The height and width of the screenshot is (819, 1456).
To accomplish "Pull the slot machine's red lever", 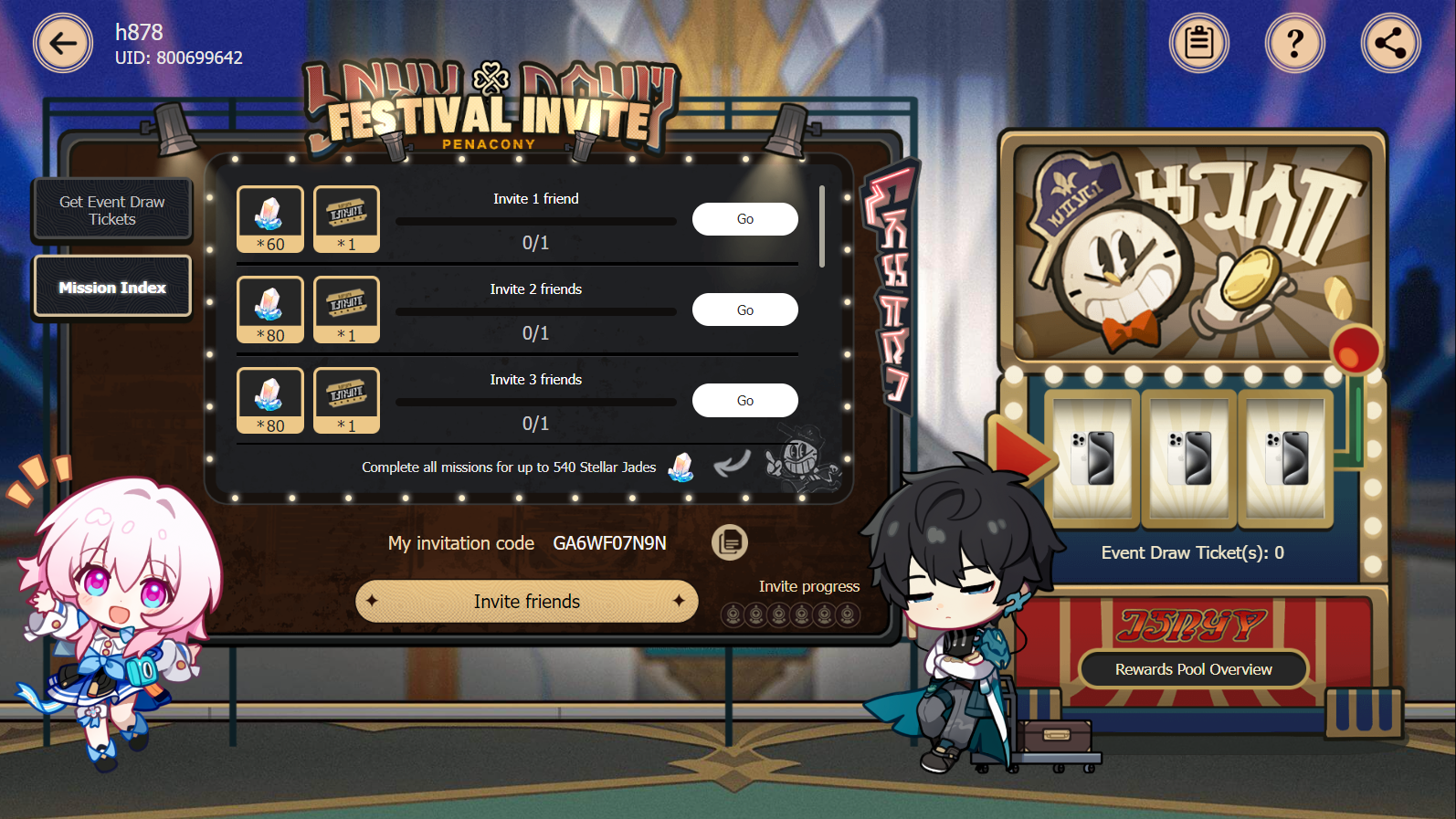I will 1356,347.
